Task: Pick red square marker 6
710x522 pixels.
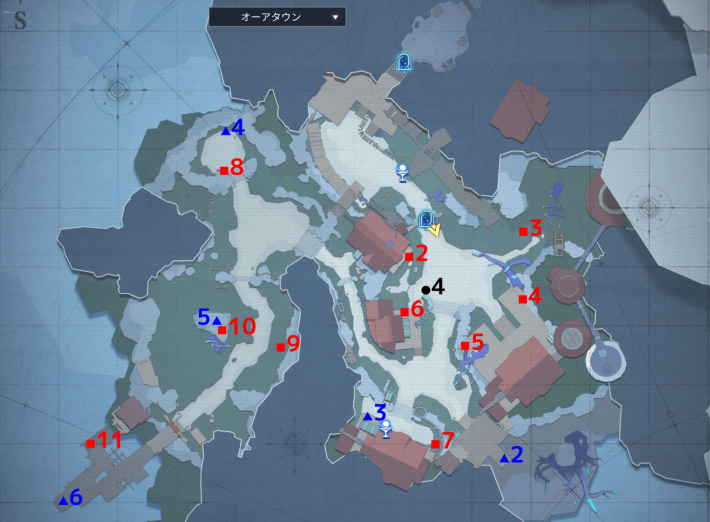Action: pyautogui.click(x=405, y=312)
